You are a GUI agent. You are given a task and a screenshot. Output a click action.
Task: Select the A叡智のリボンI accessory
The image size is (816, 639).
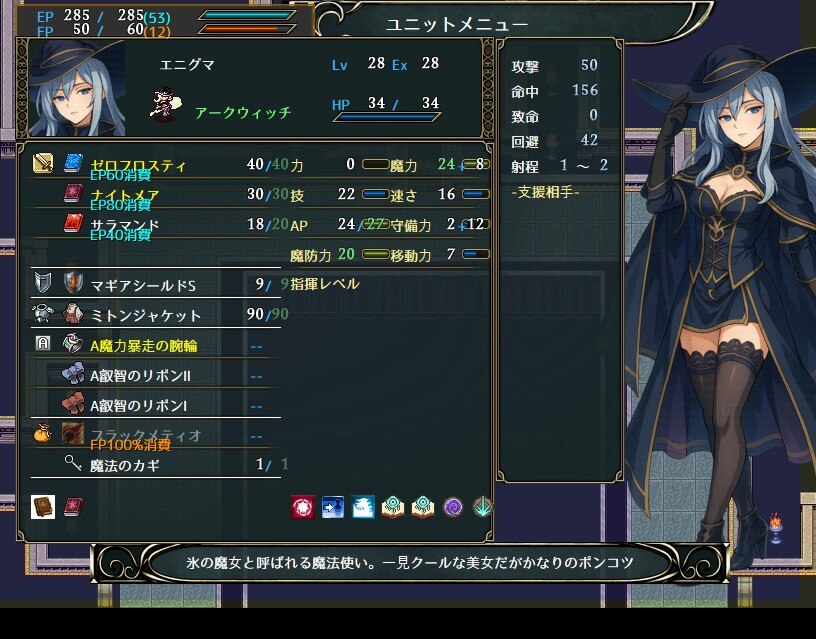coord(137,406)
